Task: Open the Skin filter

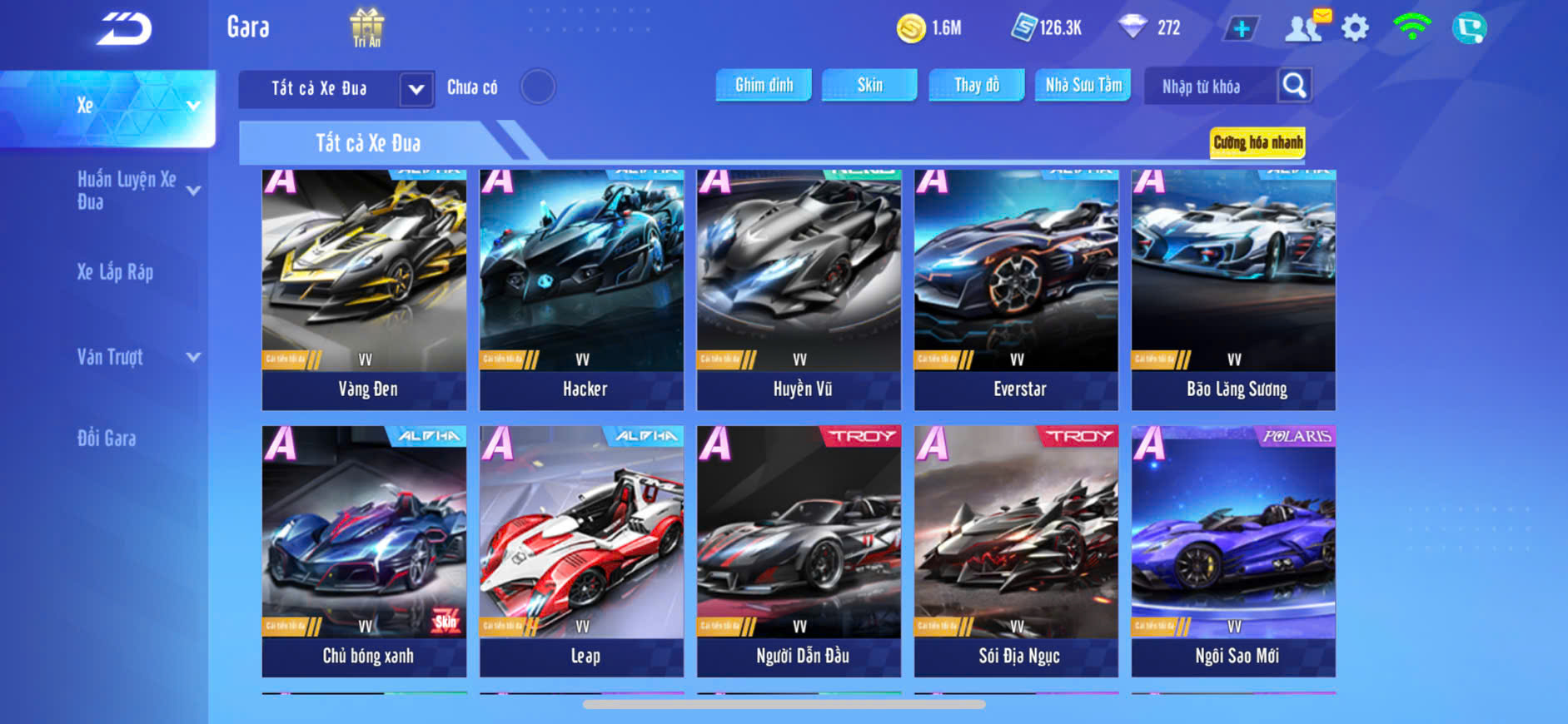Action: [869, 85]
